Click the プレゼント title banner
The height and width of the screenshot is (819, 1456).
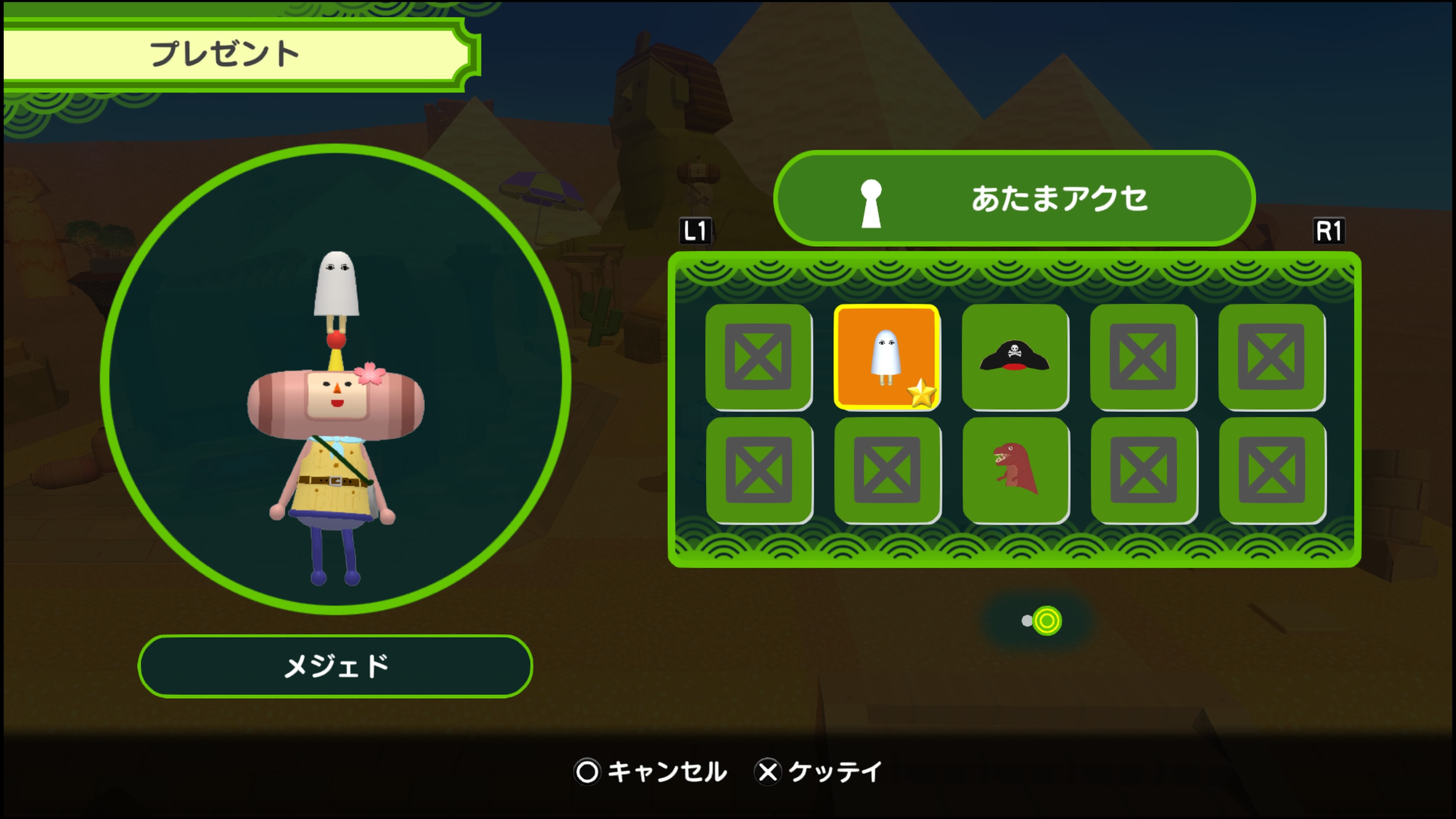point(237,54)
